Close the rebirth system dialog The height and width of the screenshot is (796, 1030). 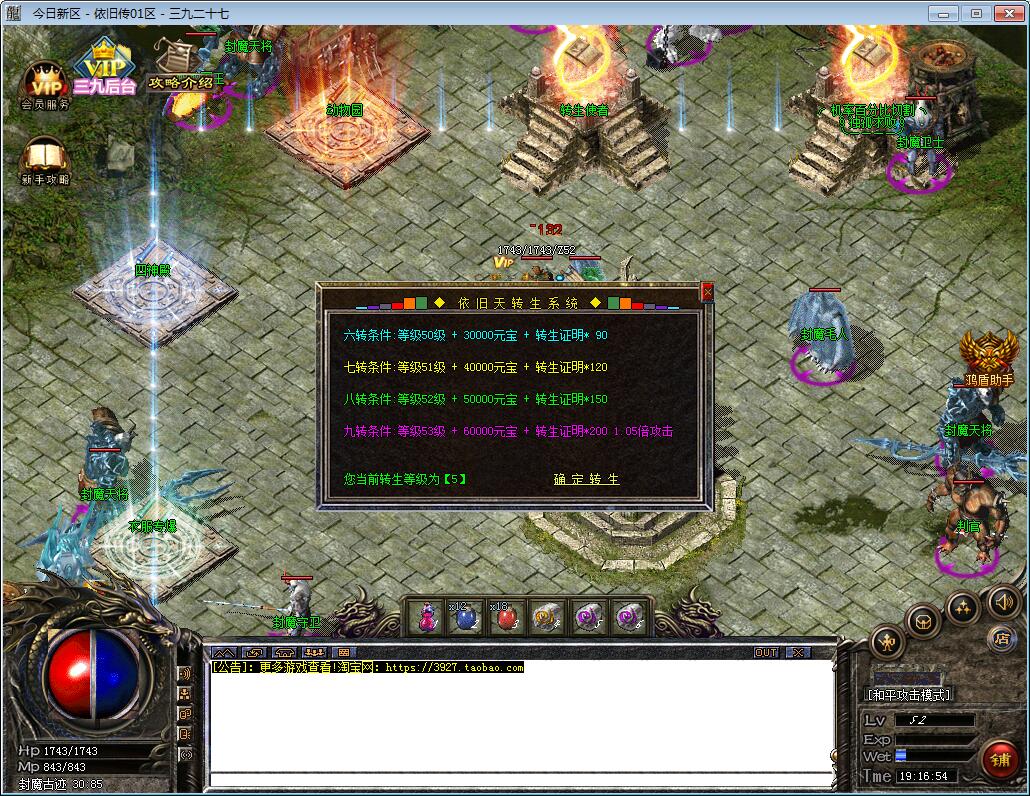[707, 291]
